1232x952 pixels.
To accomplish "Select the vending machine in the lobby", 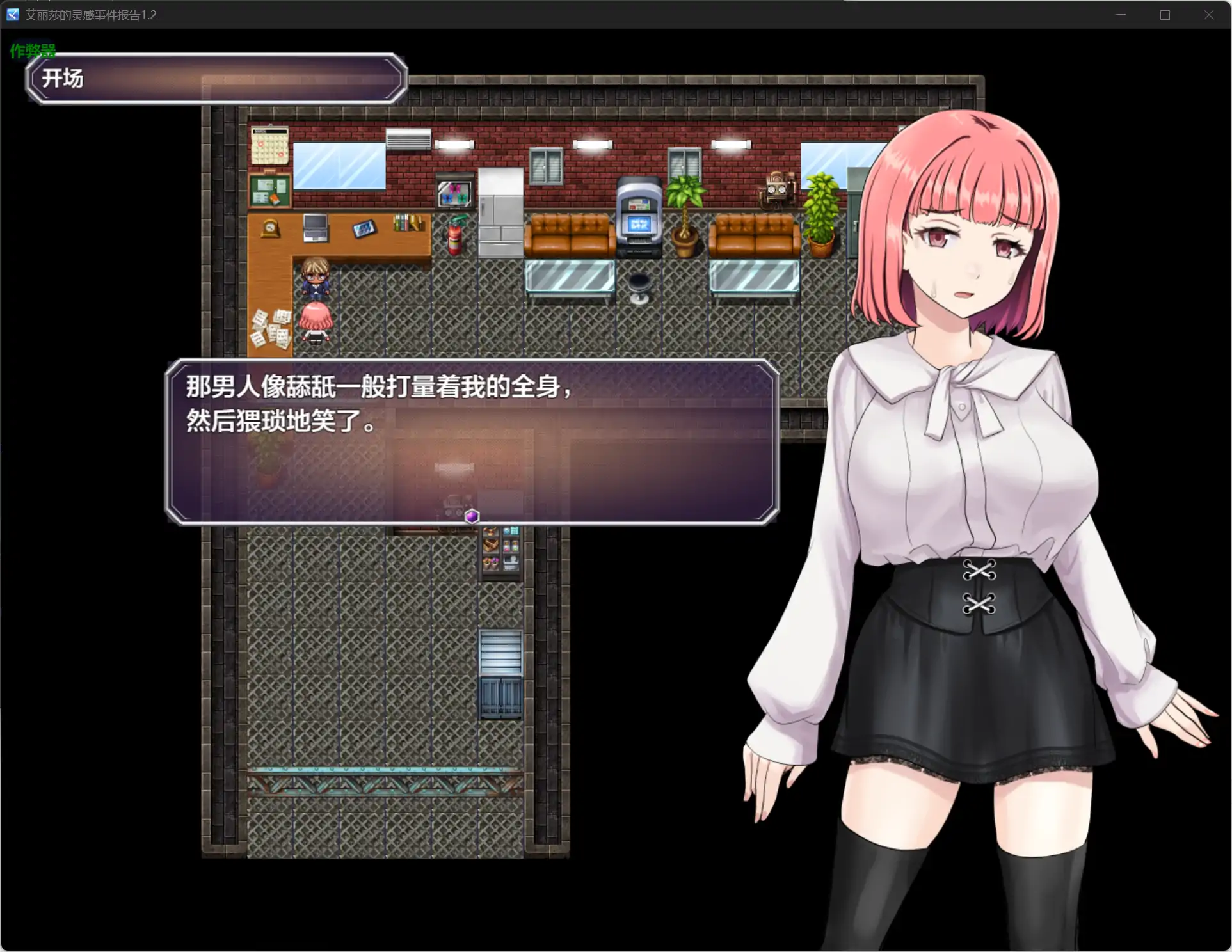I will 638,218.
